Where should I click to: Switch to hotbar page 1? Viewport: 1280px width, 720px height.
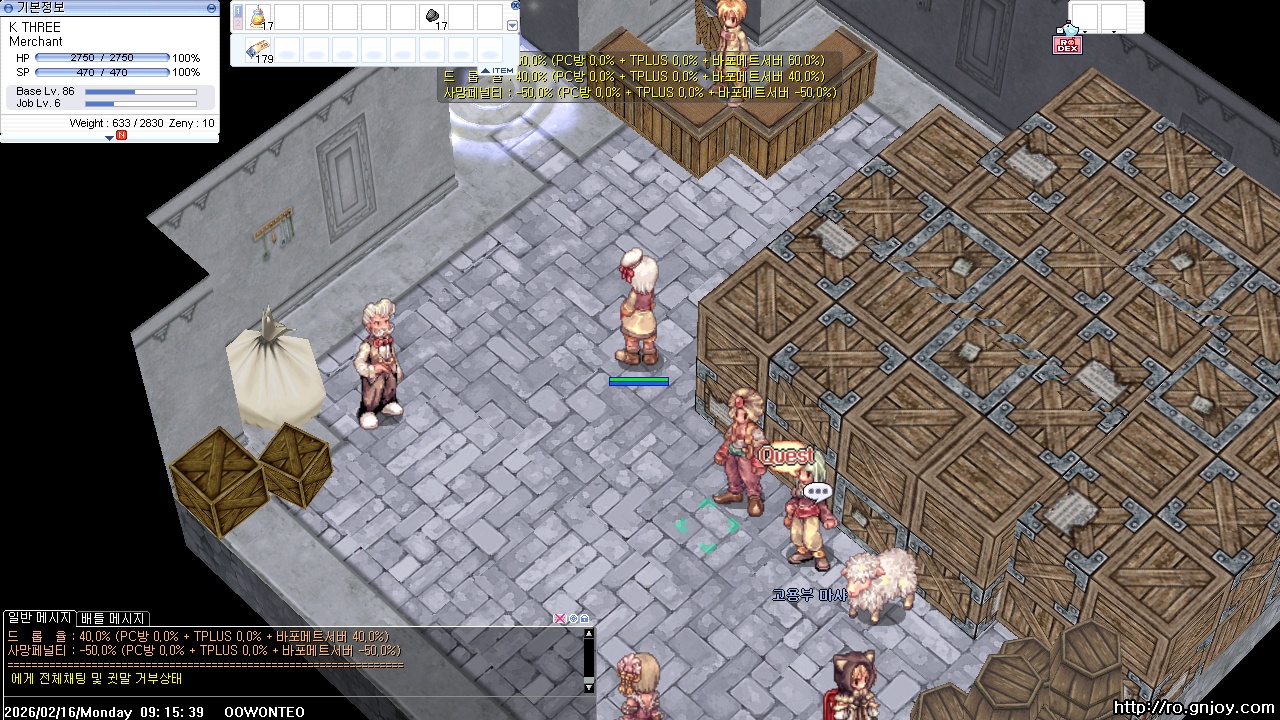coord(238,11)
